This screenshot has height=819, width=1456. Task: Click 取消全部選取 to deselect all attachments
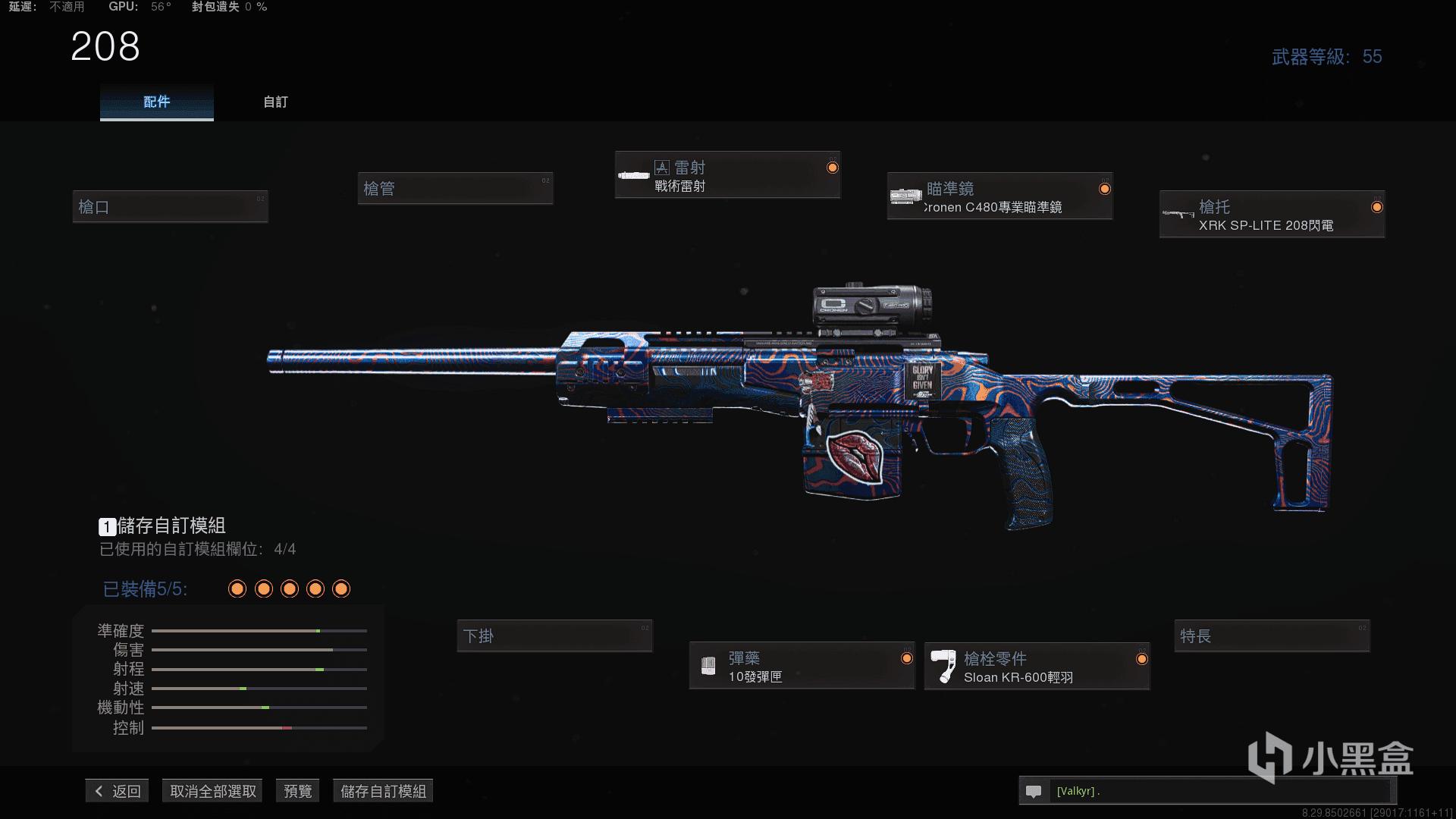[212, 791]
